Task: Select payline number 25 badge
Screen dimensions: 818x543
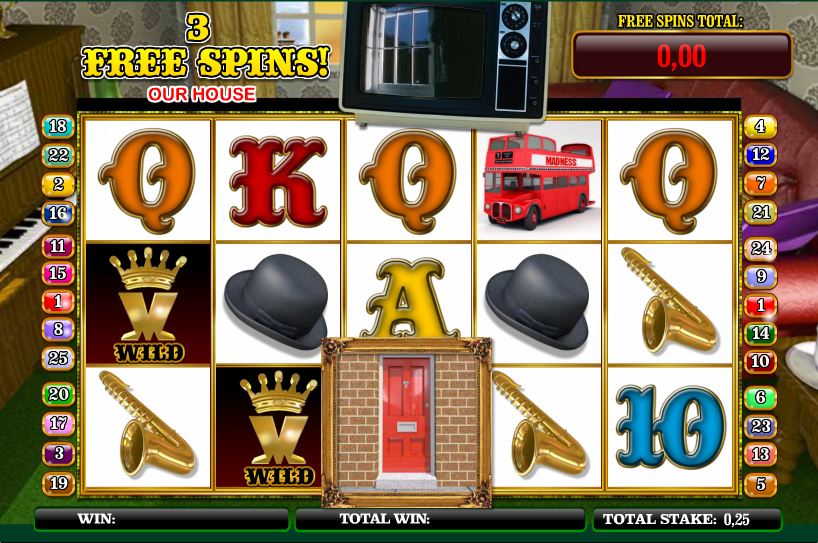Action: 58,357
